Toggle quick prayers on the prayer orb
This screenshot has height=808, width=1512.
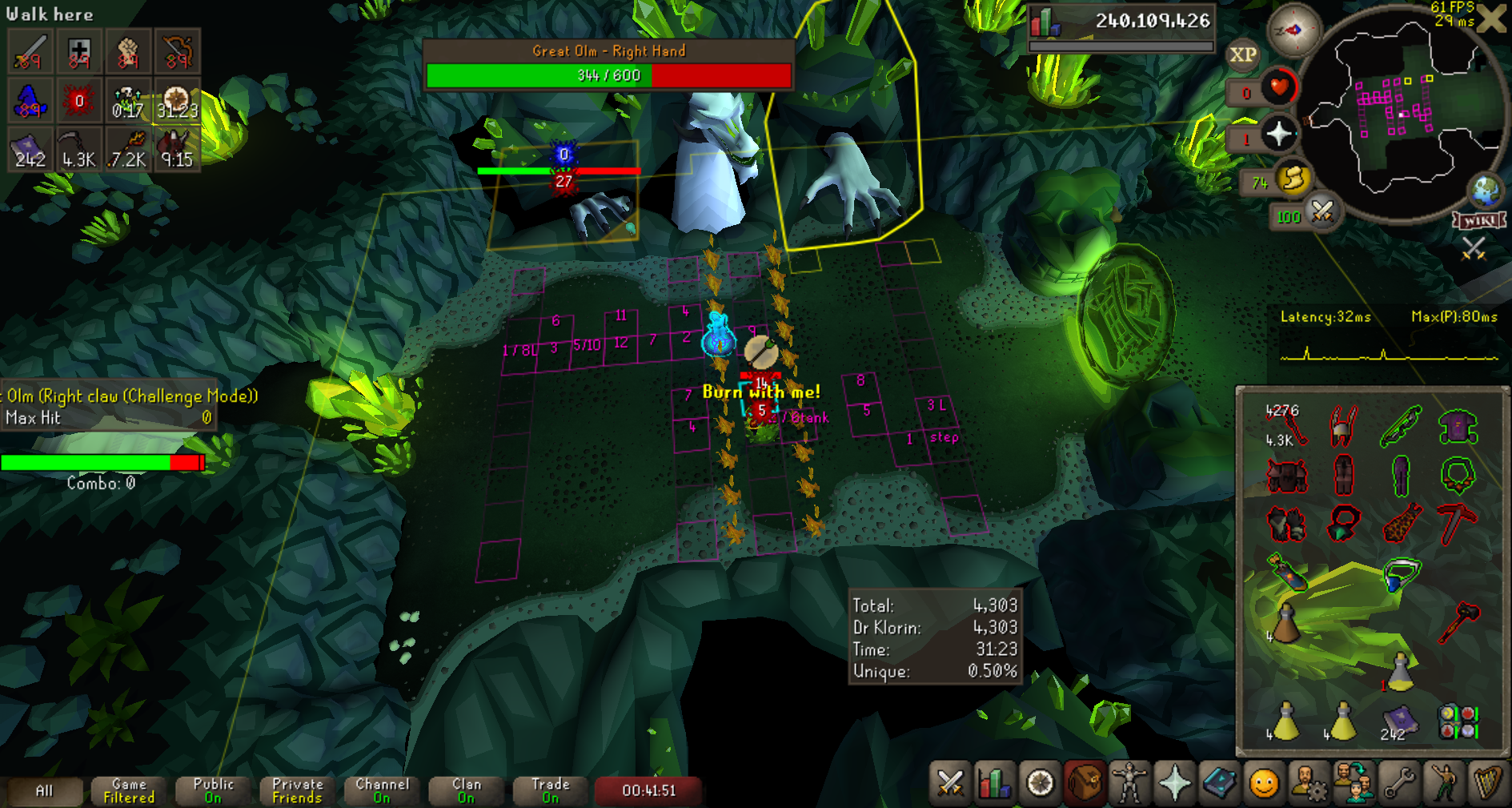pos(1278,135)
